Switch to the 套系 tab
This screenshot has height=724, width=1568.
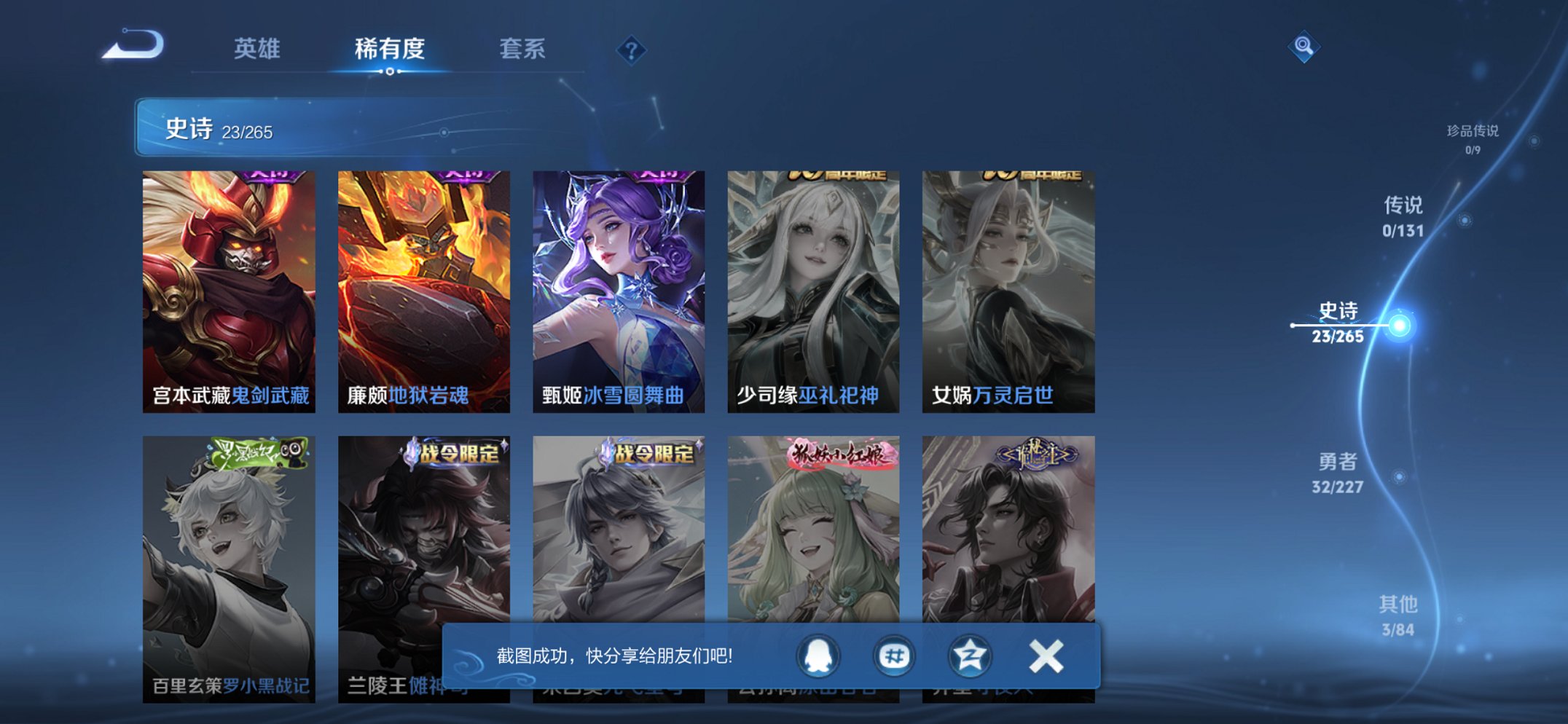point(522,50)
